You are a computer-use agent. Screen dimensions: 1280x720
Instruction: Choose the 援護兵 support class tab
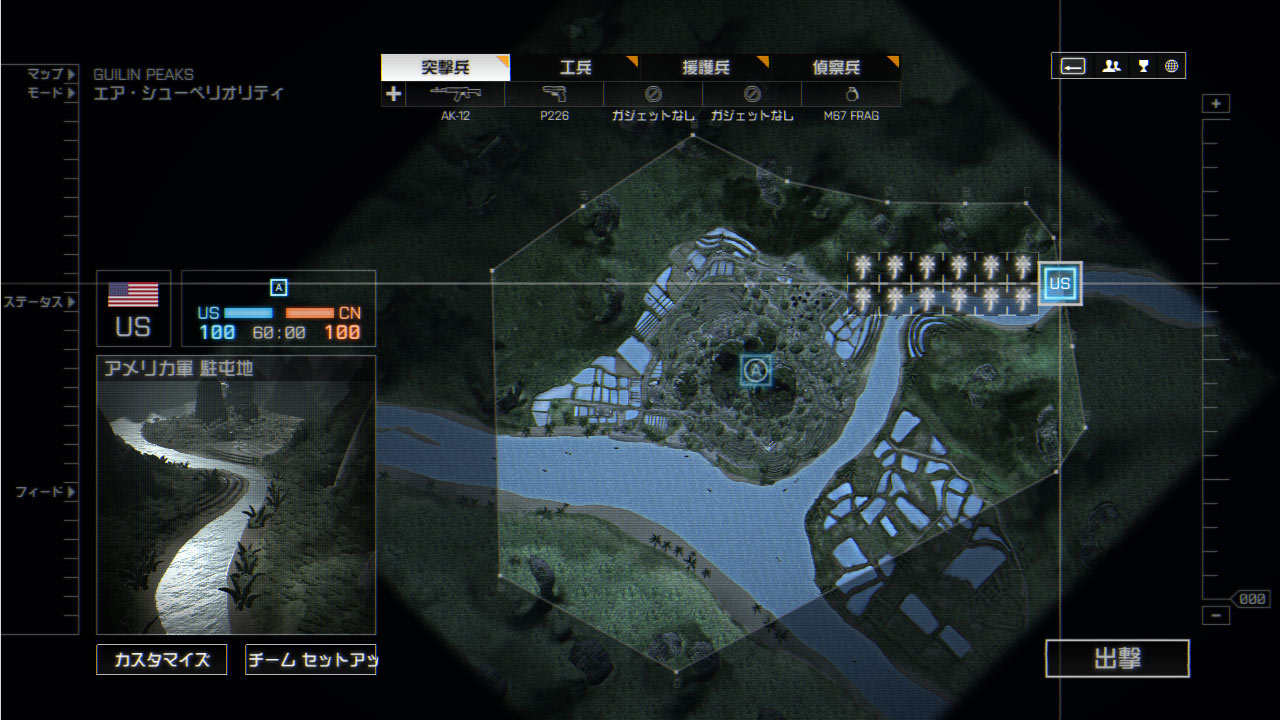click(x=705, y=68)
